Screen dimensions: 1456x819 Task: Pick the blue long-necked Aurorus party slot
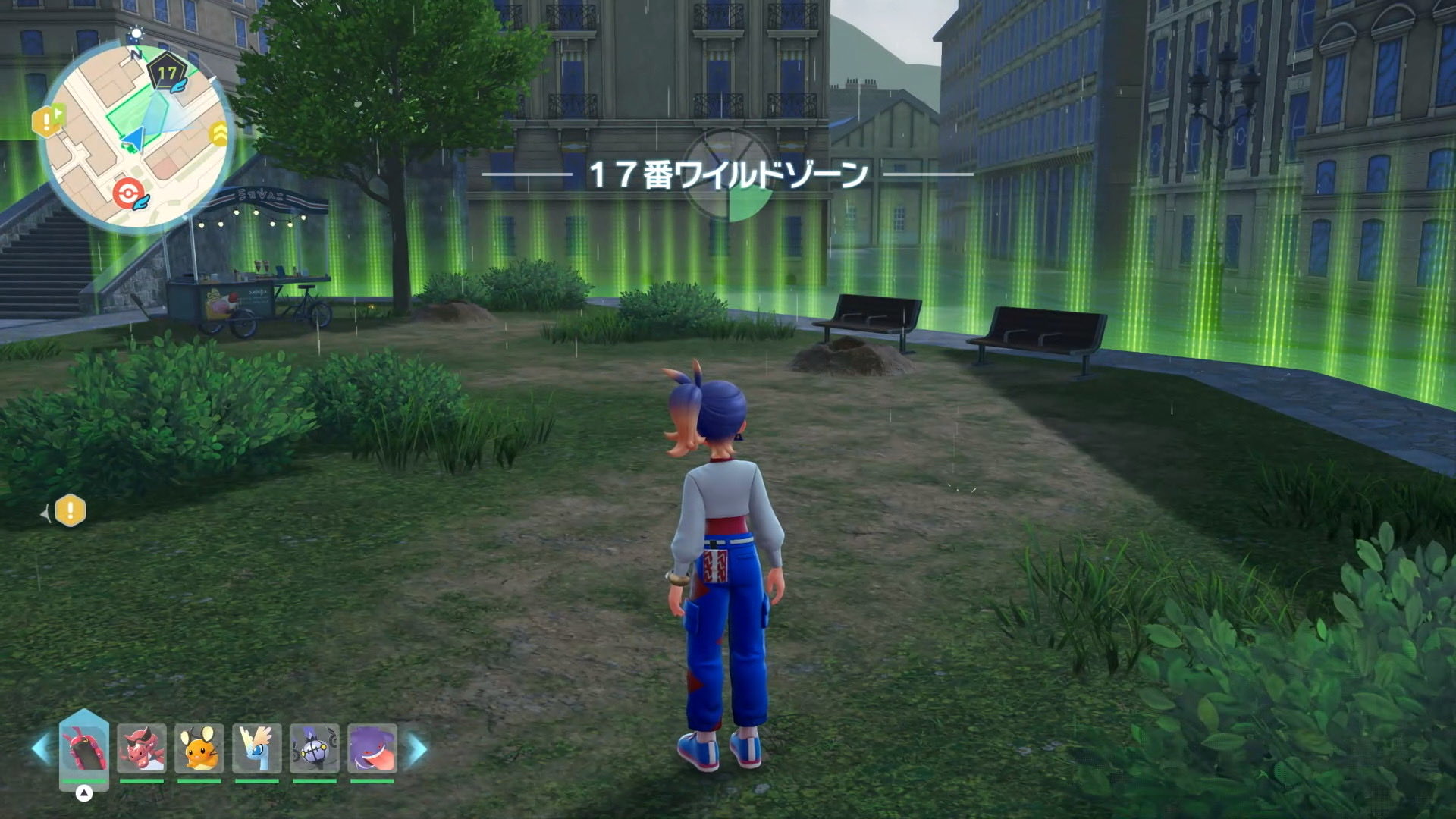[x=256, y=749]
